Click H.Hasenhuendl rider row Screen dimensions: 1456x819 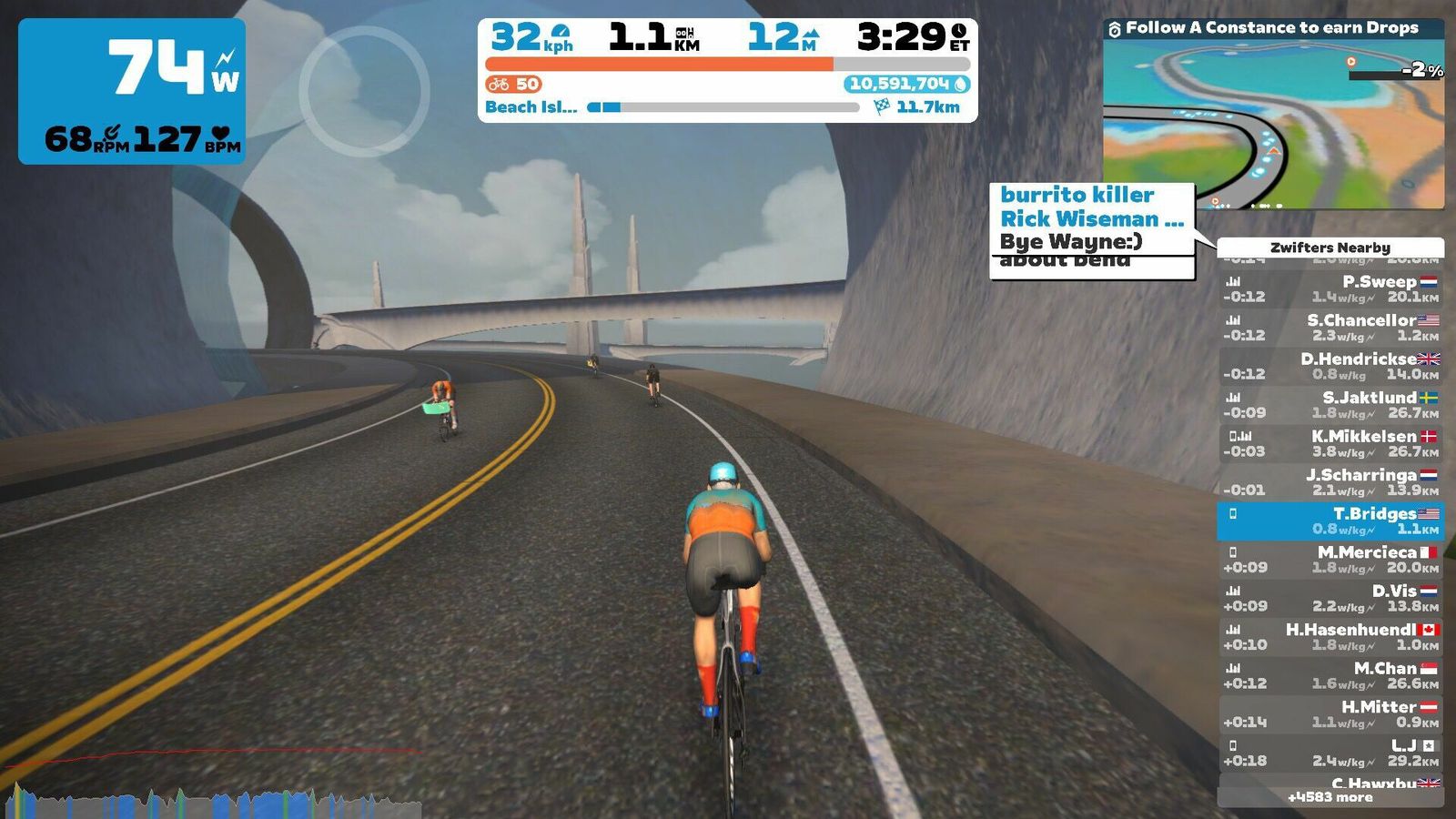[x=1330, y=637]
